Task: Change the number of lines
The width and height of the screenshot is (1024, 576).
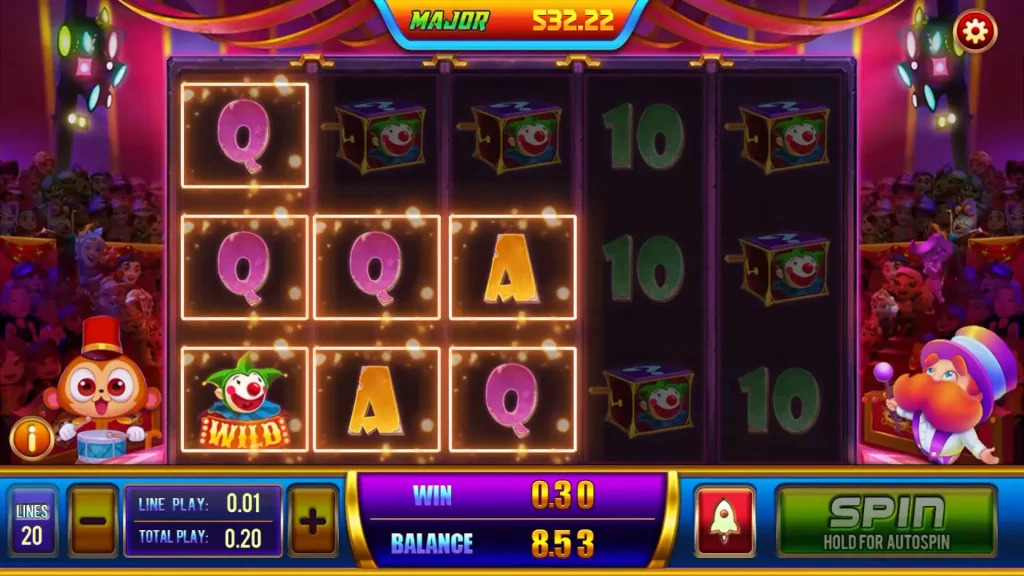Action: tap(32, 522)
